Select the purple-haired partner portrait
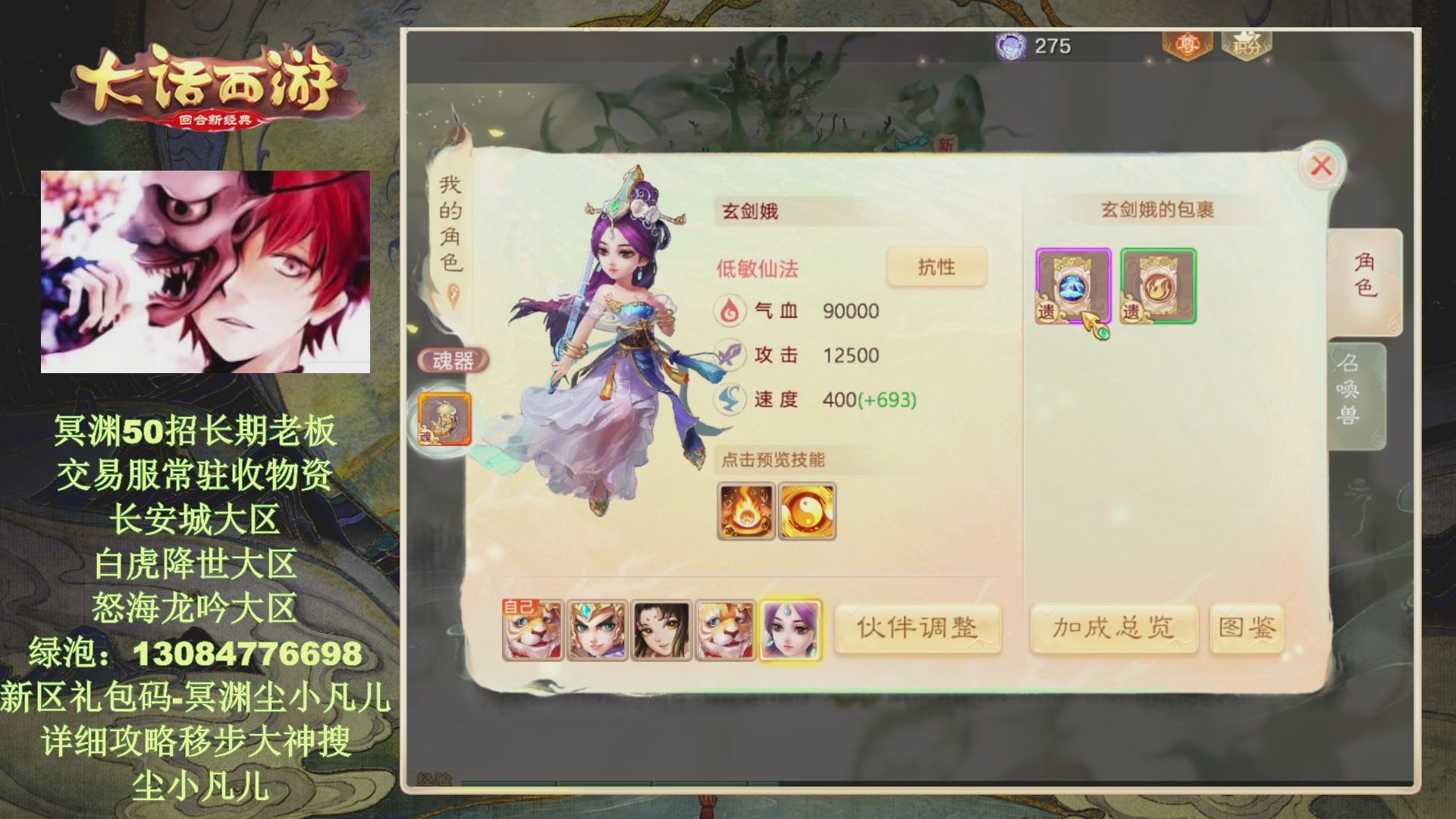Viewport: 1456px width, 819px height. coord(789,629)
